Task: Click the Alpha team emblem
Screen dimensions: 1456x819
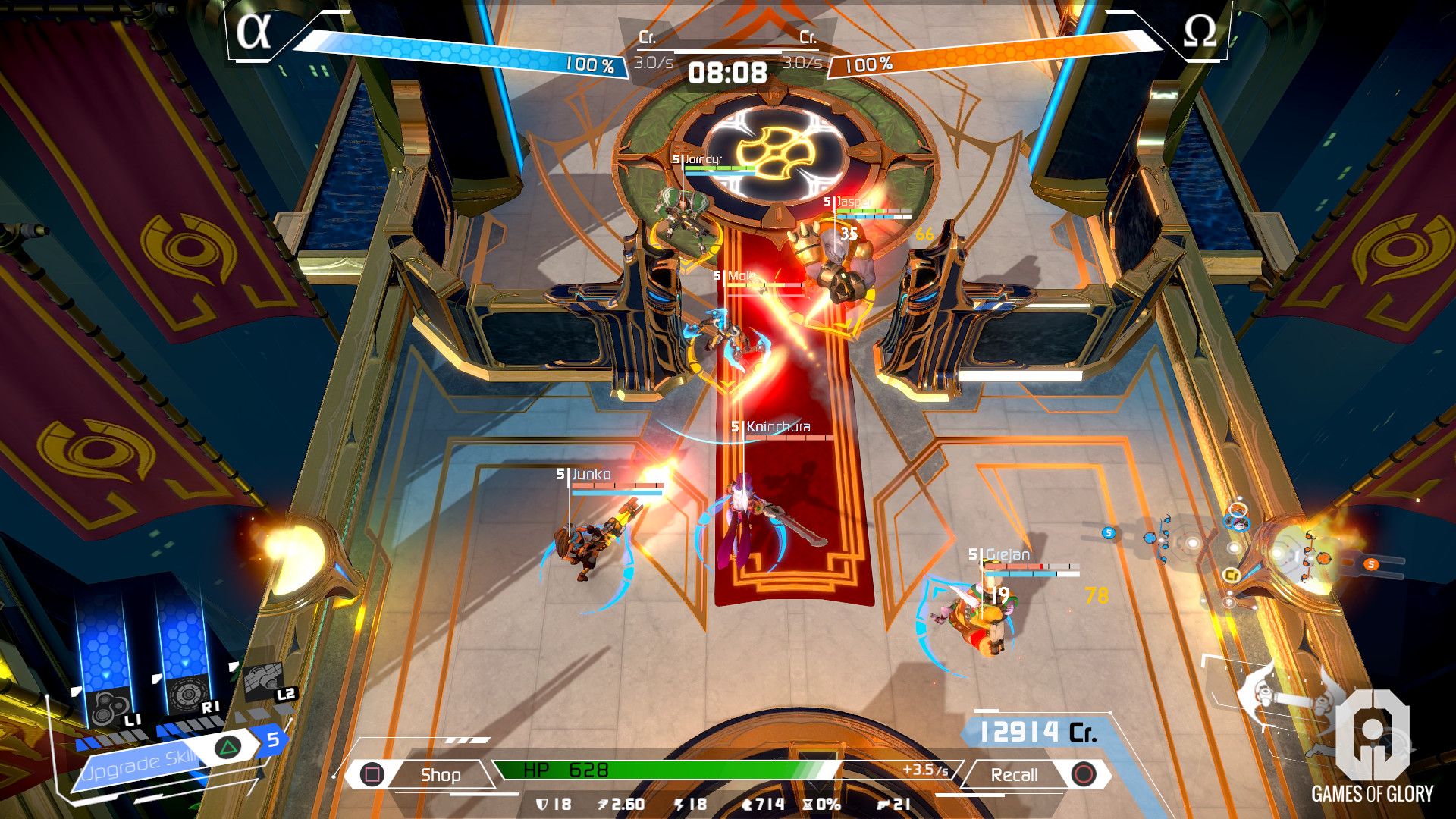Action: click(253, 32)
